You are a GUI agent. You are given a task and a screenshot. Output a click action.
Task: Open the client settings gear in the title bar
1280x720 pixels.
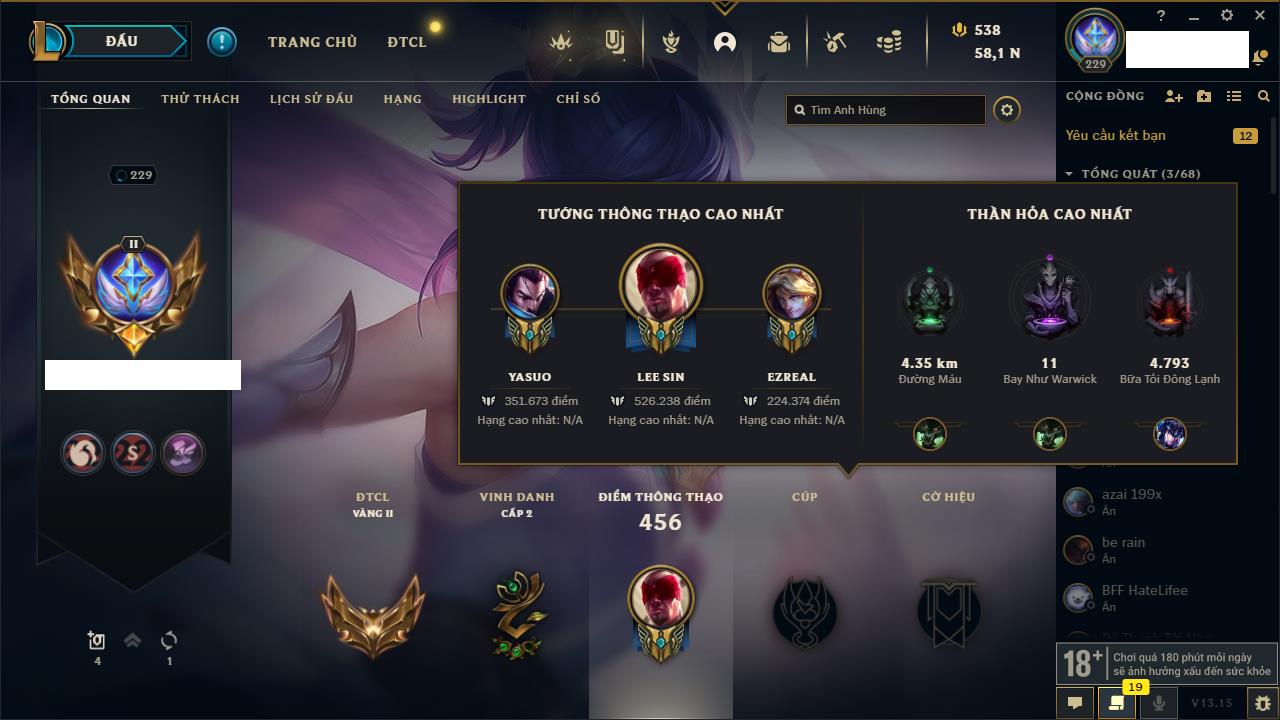coord(1227,16)
